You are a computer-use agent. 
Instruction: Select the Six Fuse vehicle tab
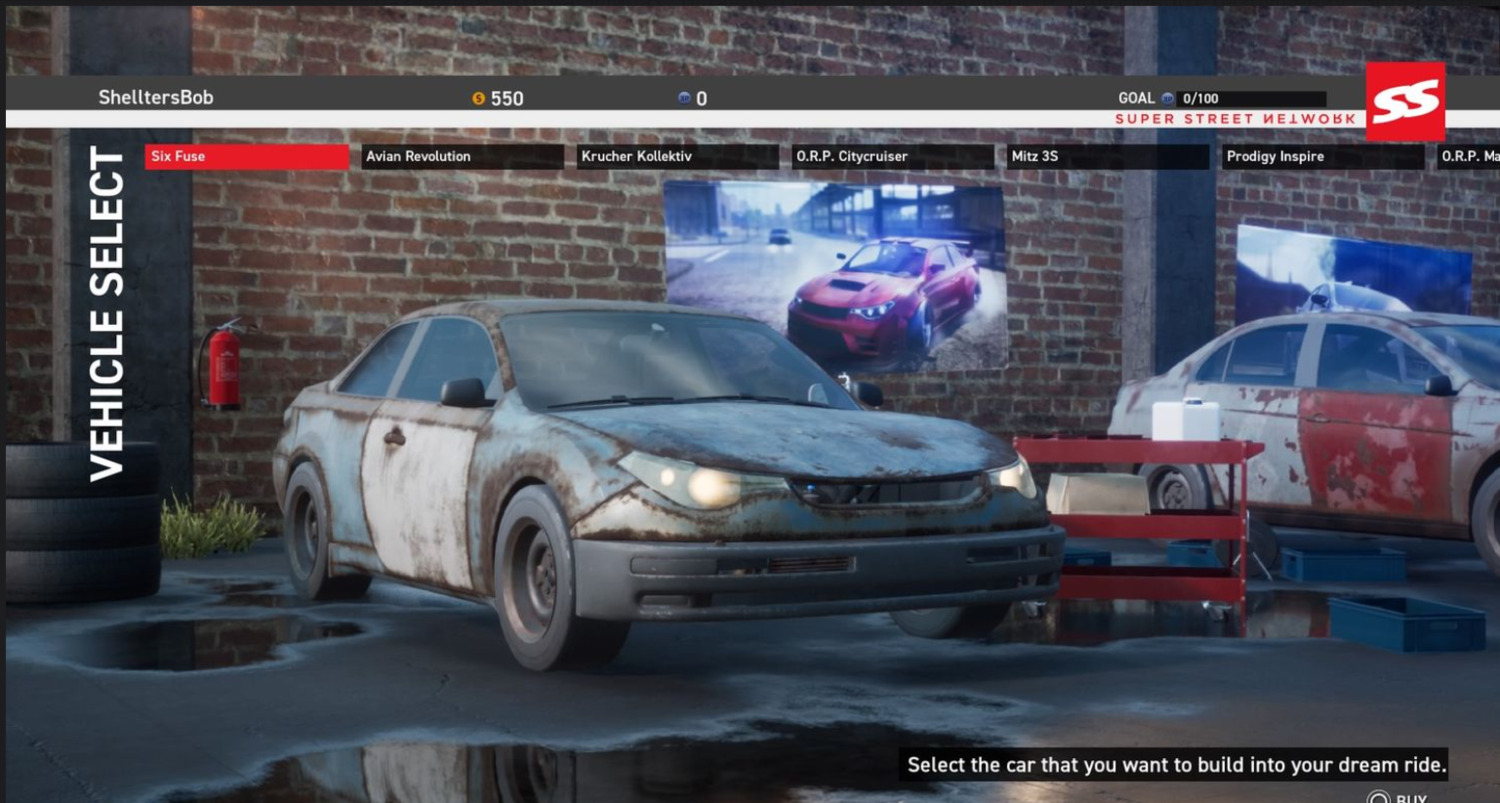(x=246, y=157)
